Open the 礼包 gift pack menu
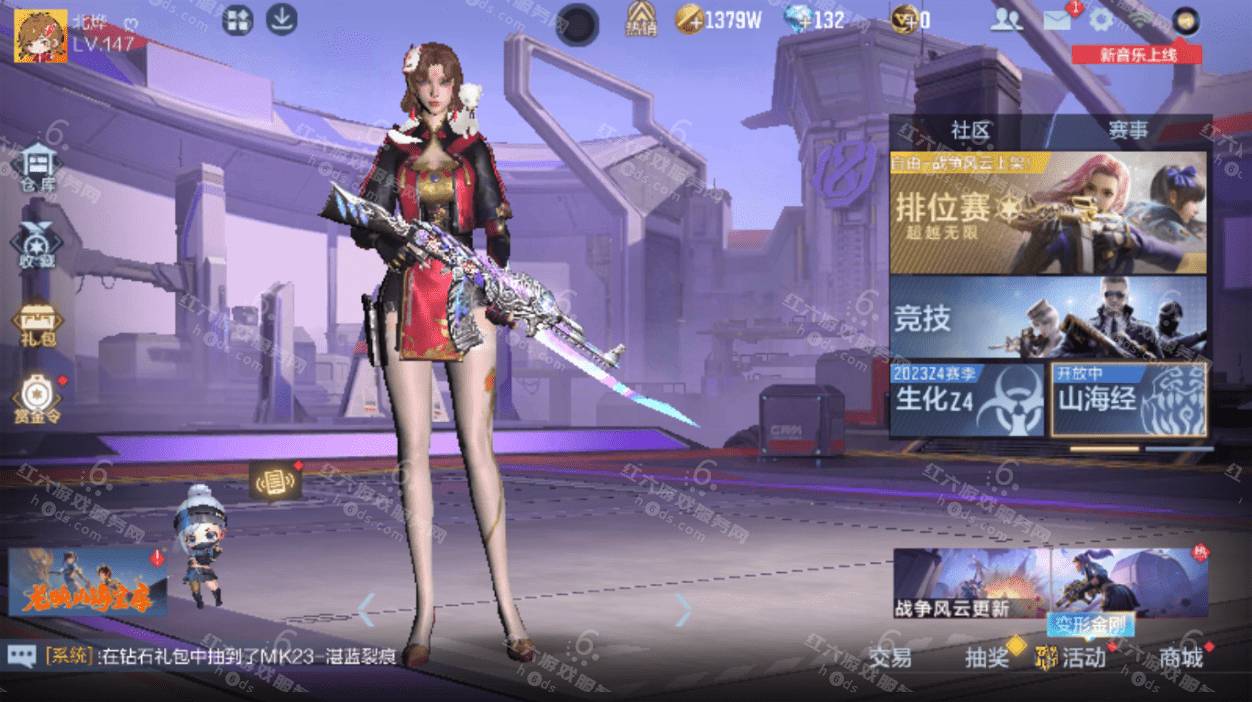Viewport: 1252px width, 702px height. [x=38, y=324]
